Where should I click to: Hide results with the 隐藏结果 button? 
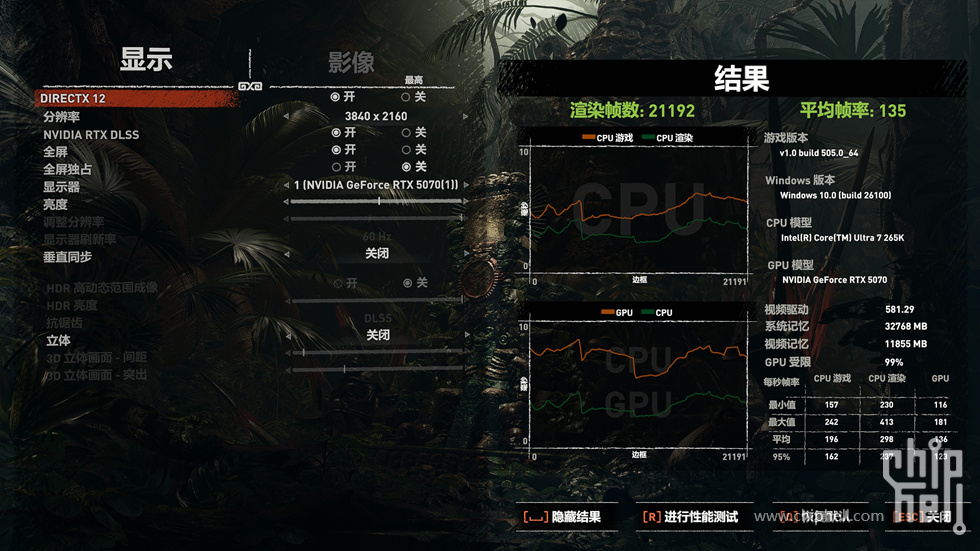click(x=561, y=517)
